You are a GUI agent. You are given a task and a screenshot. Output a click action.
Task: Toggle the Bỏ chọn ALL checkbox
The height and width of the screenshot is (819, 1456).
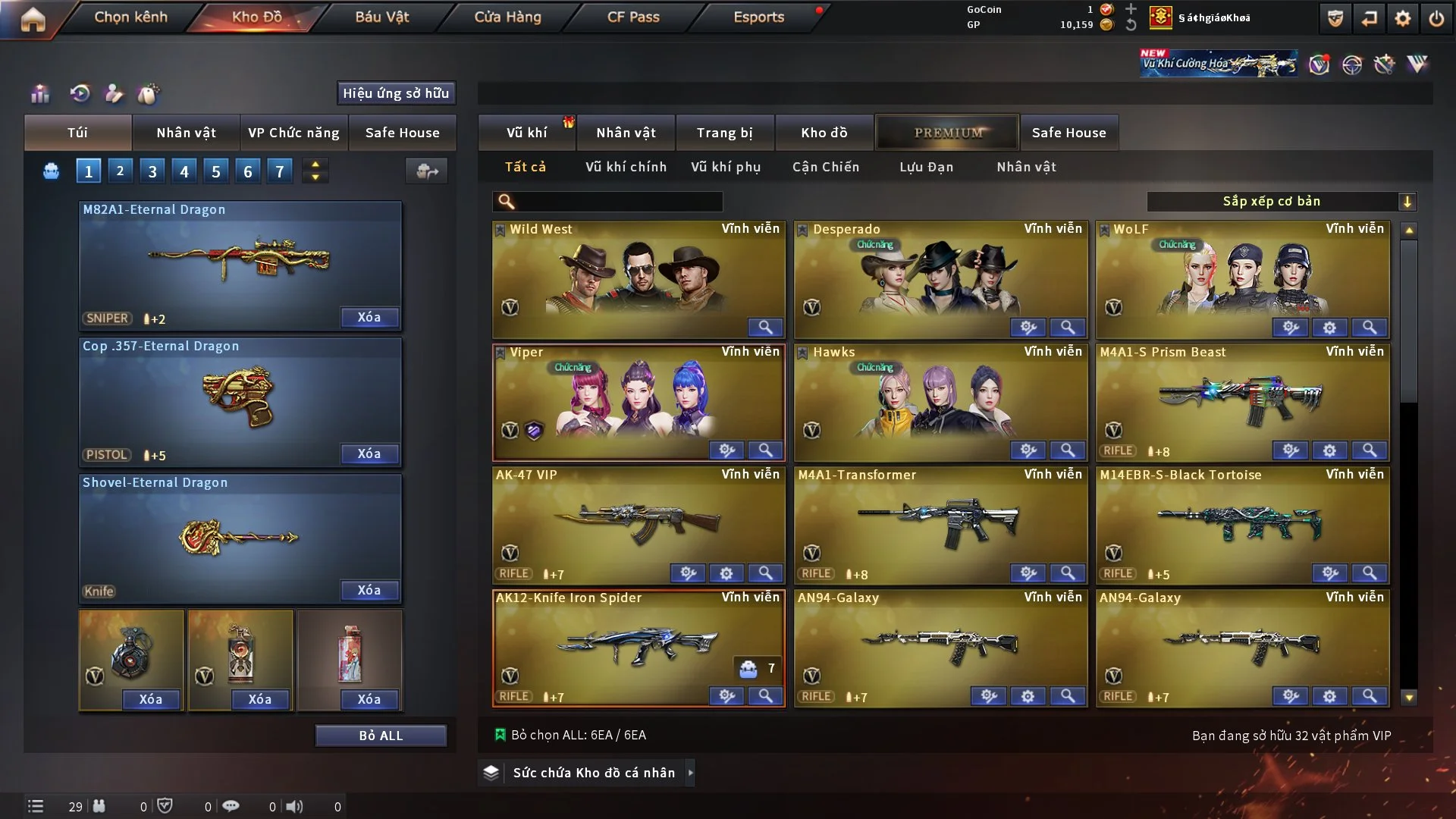(x=501, y=734)
